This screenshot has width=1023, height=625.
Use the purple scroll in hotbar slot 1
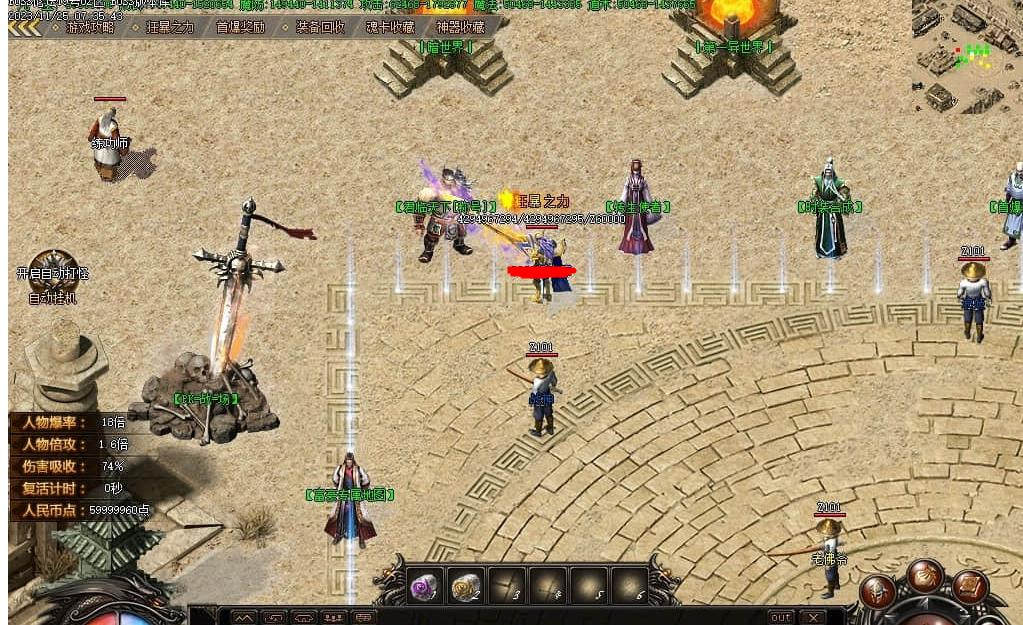[x=424, y=587]
